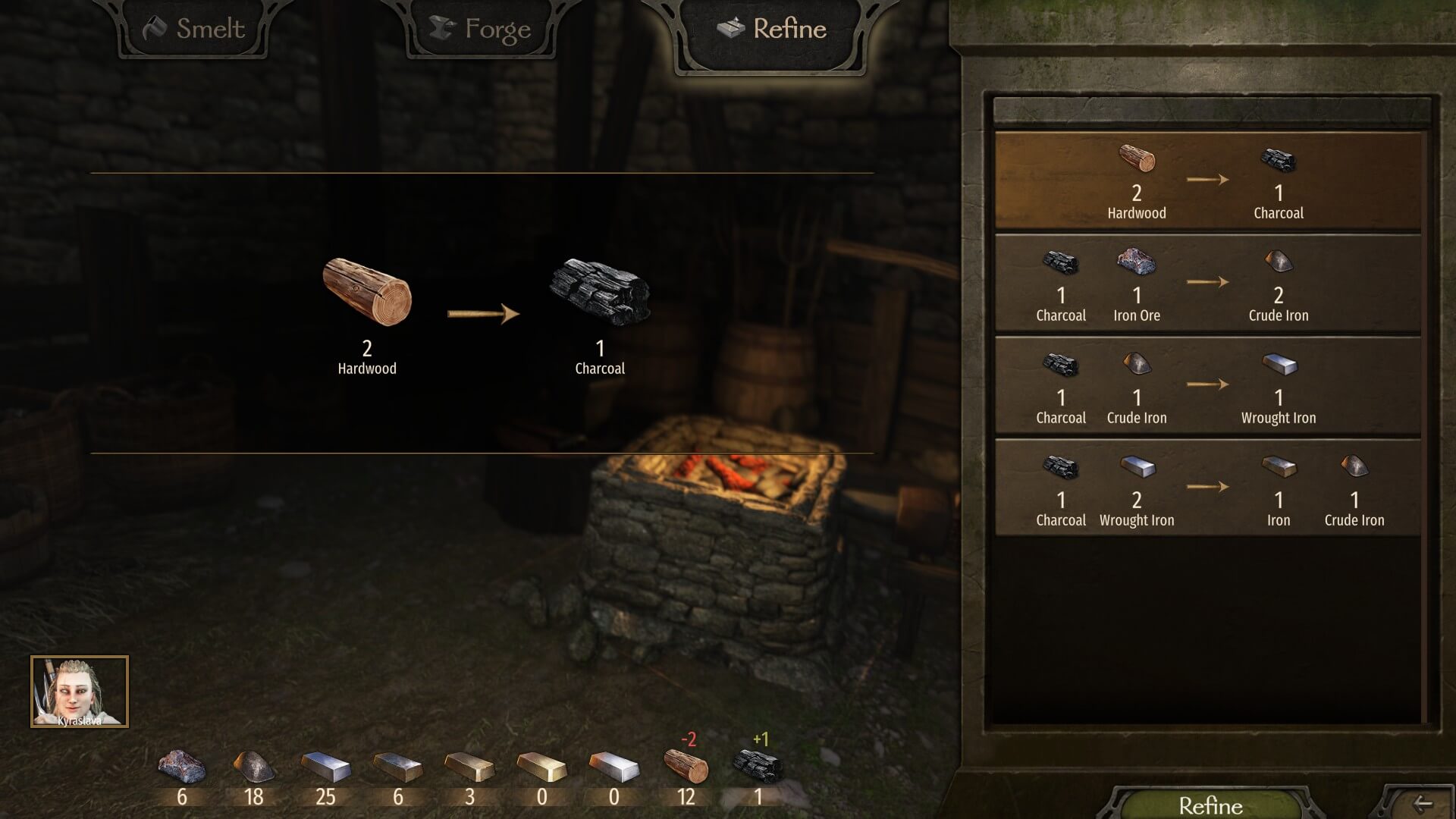Select the Iron Ore to Crude Iron recipe
1456x819 pixels.
[x=1207, y=284]
